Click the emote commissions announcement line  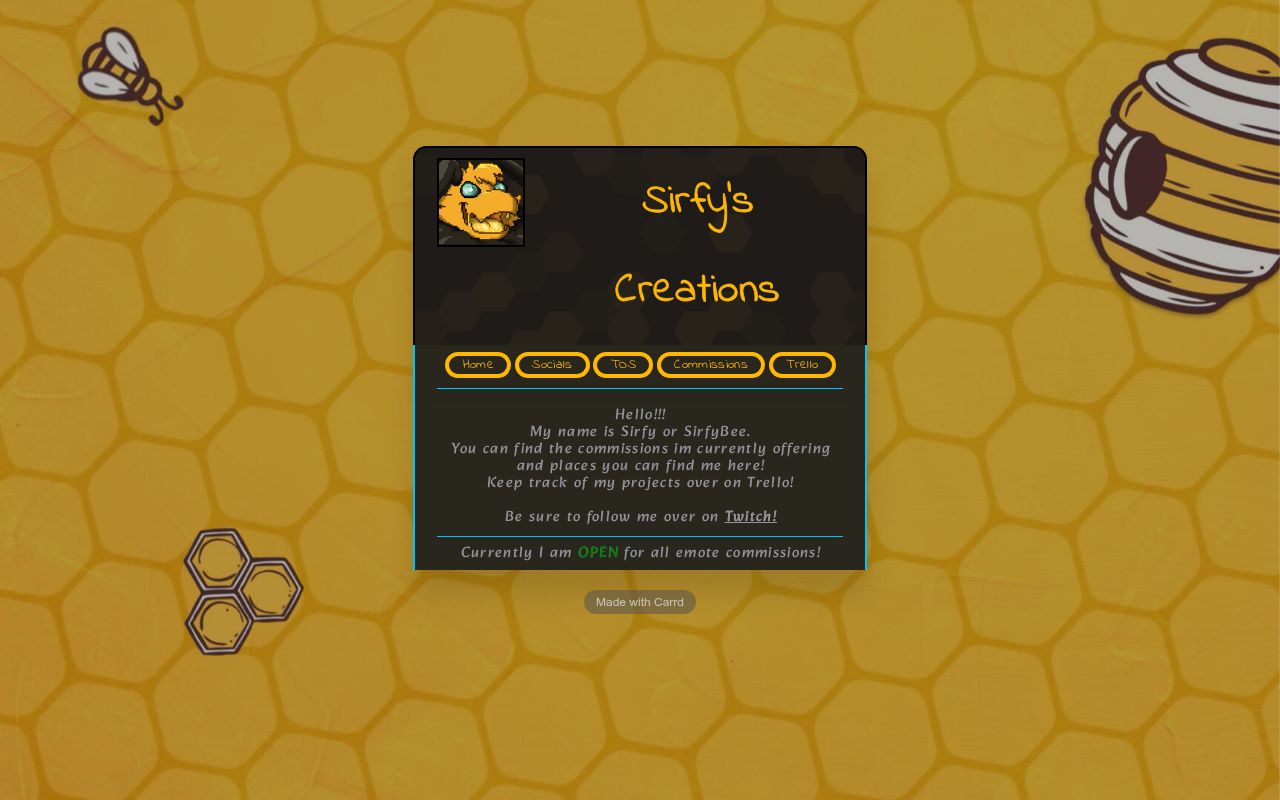[640, 552]
